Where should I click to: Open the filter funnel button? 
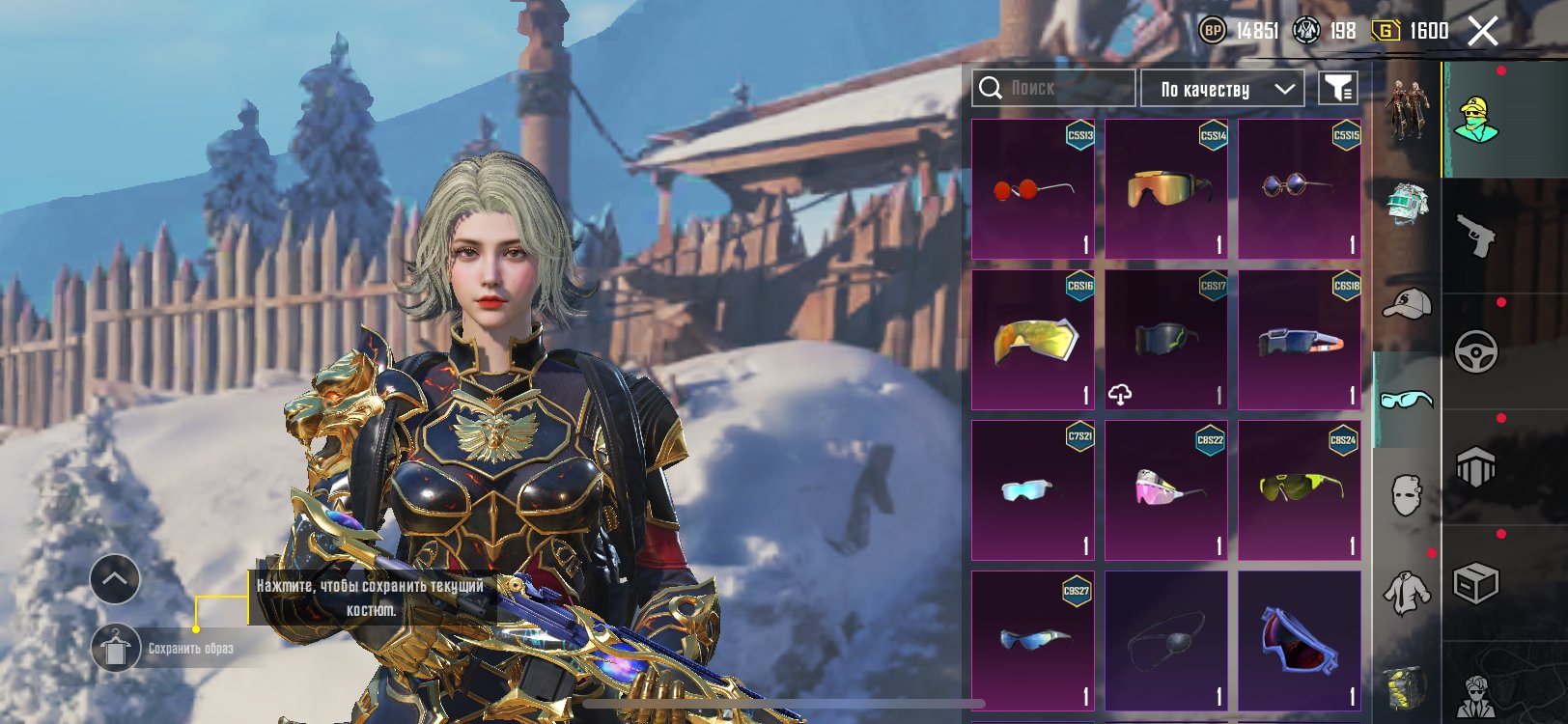pos(1338,88)
